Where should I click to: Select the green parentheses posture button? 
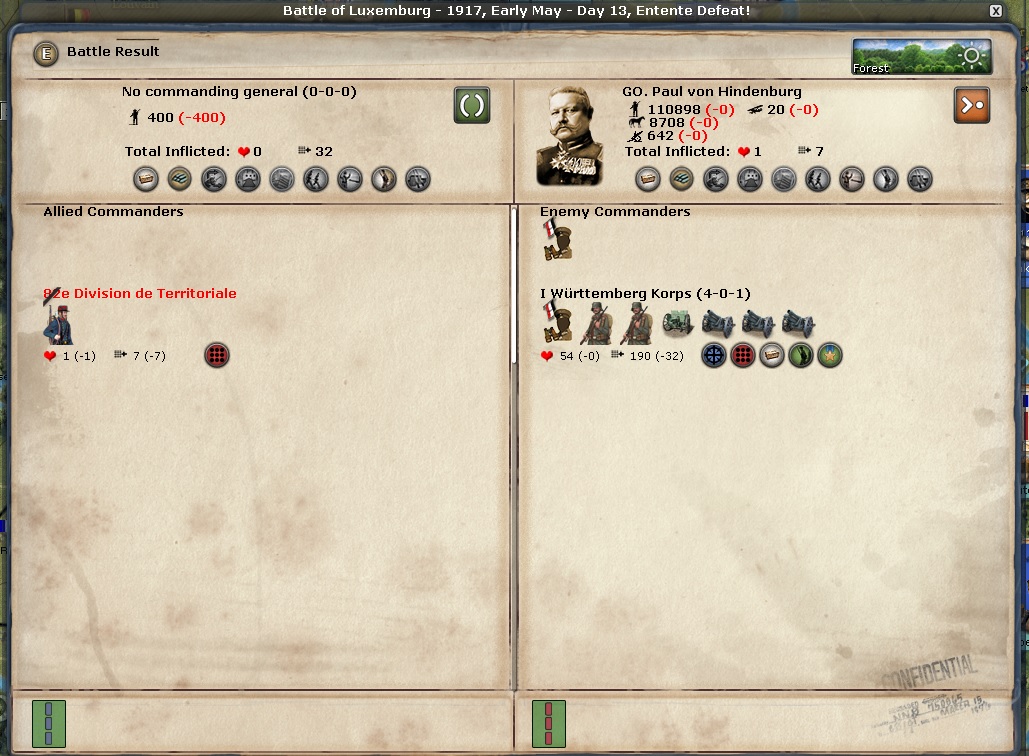[x=472, y=105]
